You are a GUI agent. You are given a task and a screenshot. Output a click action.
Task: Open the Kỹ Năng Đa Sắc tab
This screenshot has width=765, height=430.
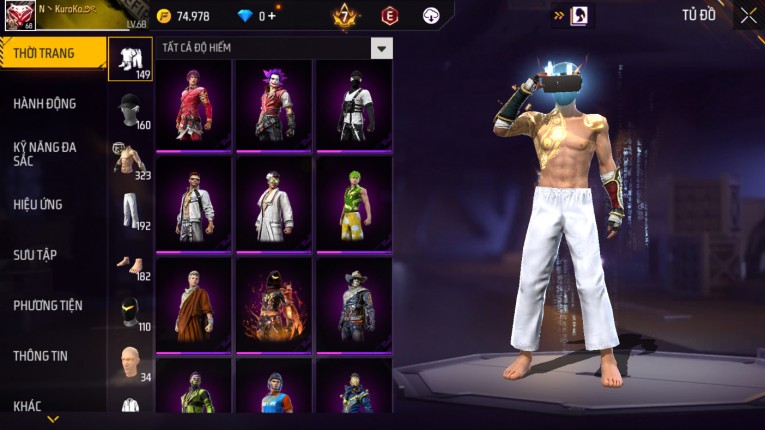45,154
